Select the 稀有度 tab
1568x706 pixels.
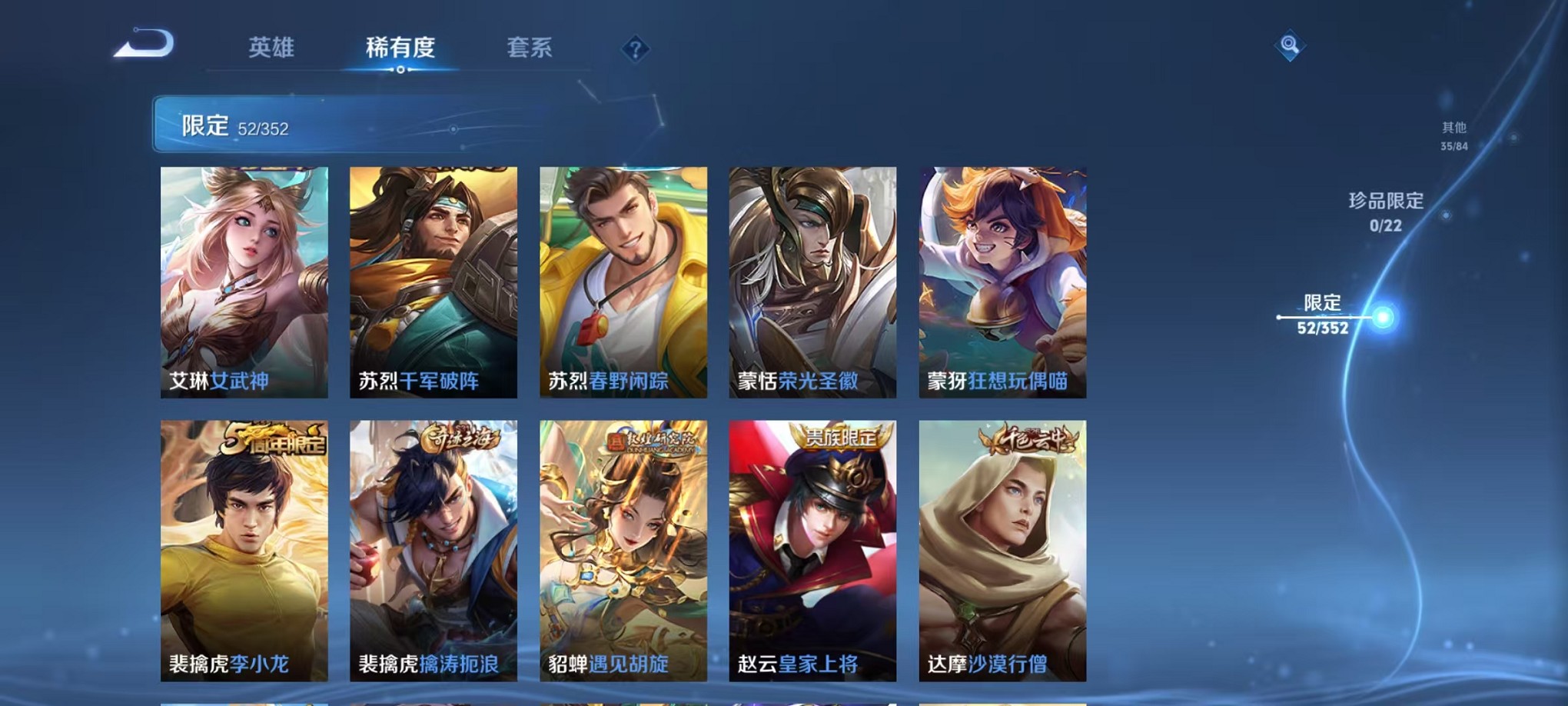[x=400, y=46]
